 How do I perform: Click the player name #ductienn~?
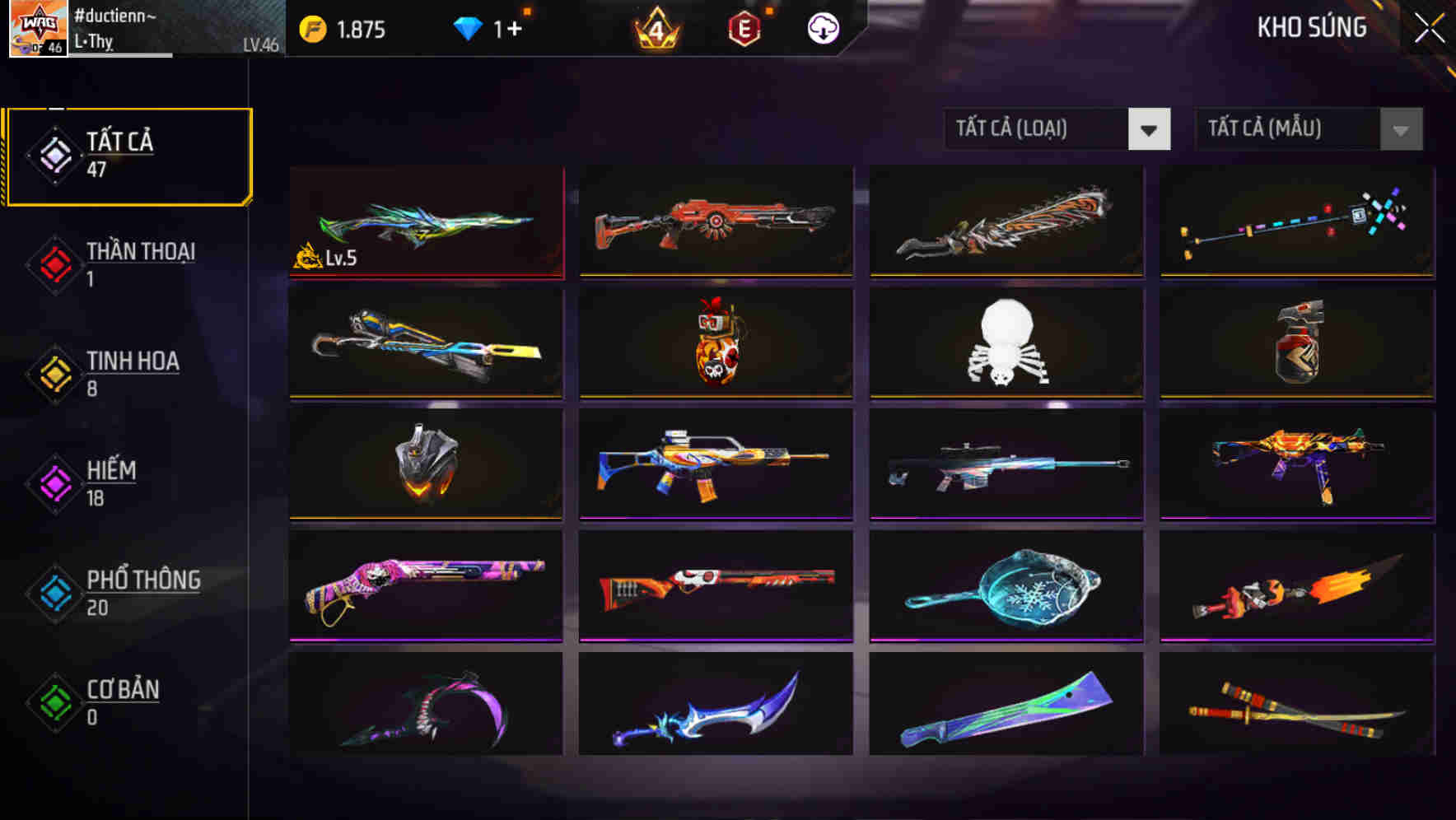114,15
